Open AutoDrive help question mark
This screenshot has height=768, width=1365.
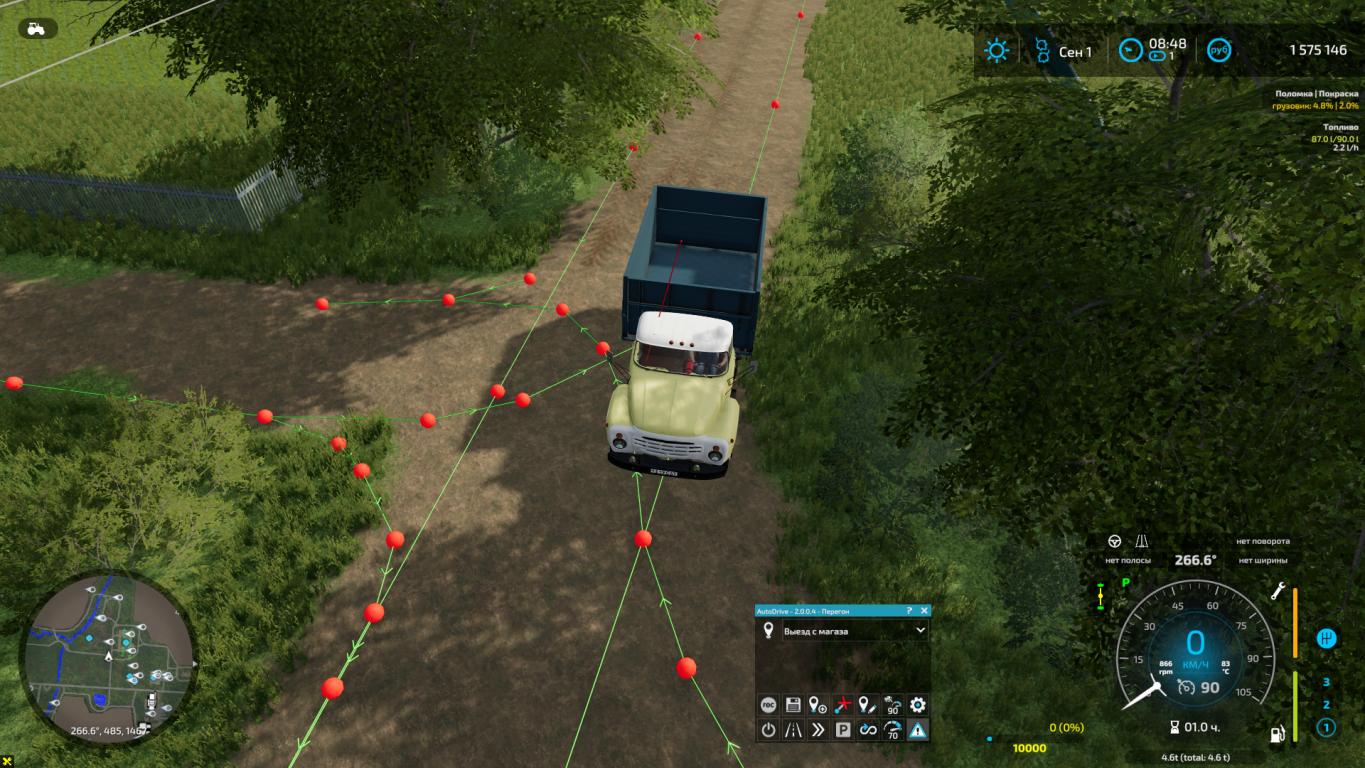[x=909, y=610]
